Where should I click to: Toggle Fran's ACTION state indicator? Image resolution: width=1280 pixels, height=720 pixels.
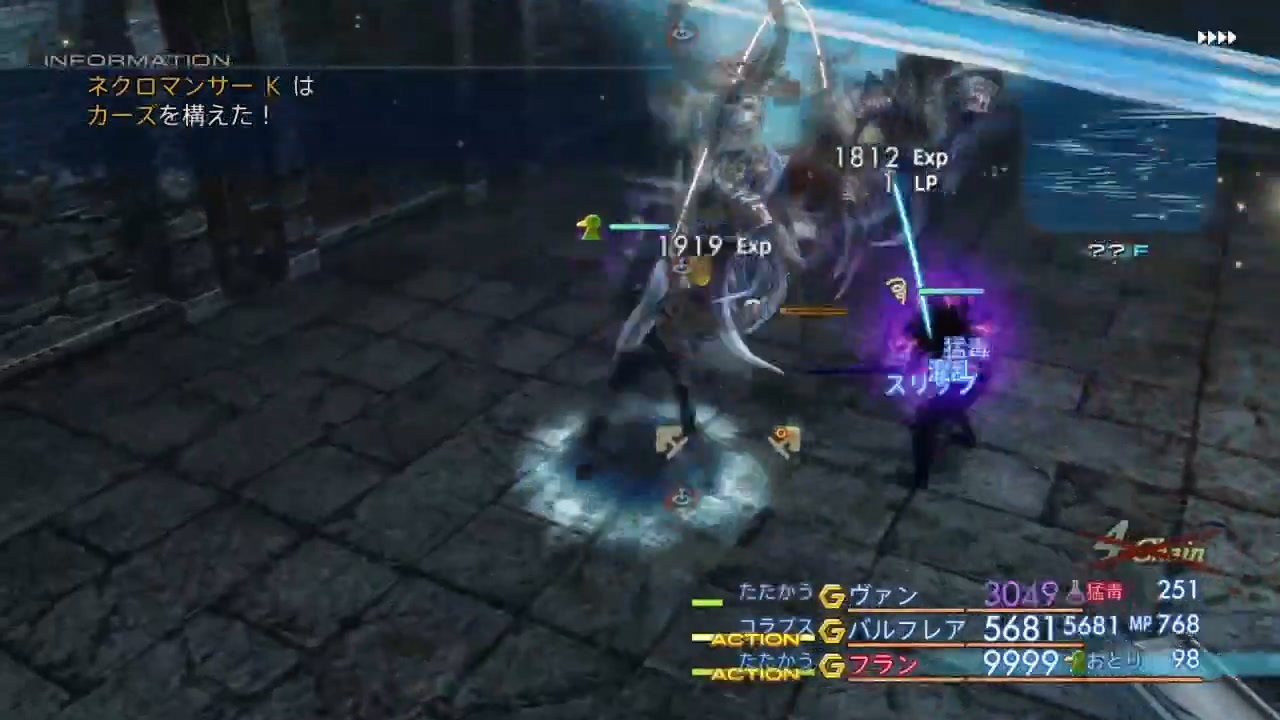[757, 675]
